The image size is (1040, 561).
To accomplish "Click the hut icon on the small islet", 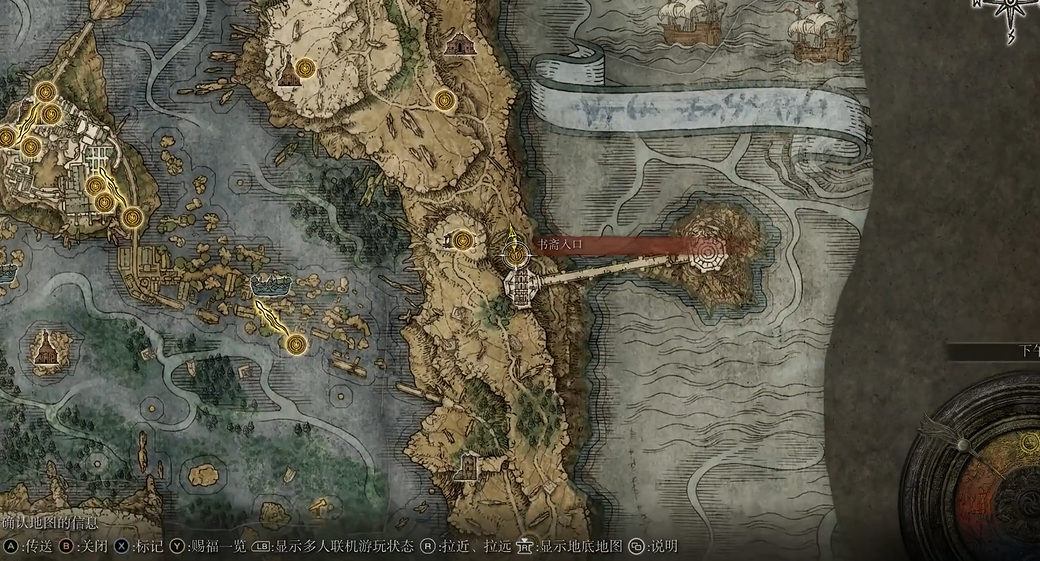I will 45,347.
